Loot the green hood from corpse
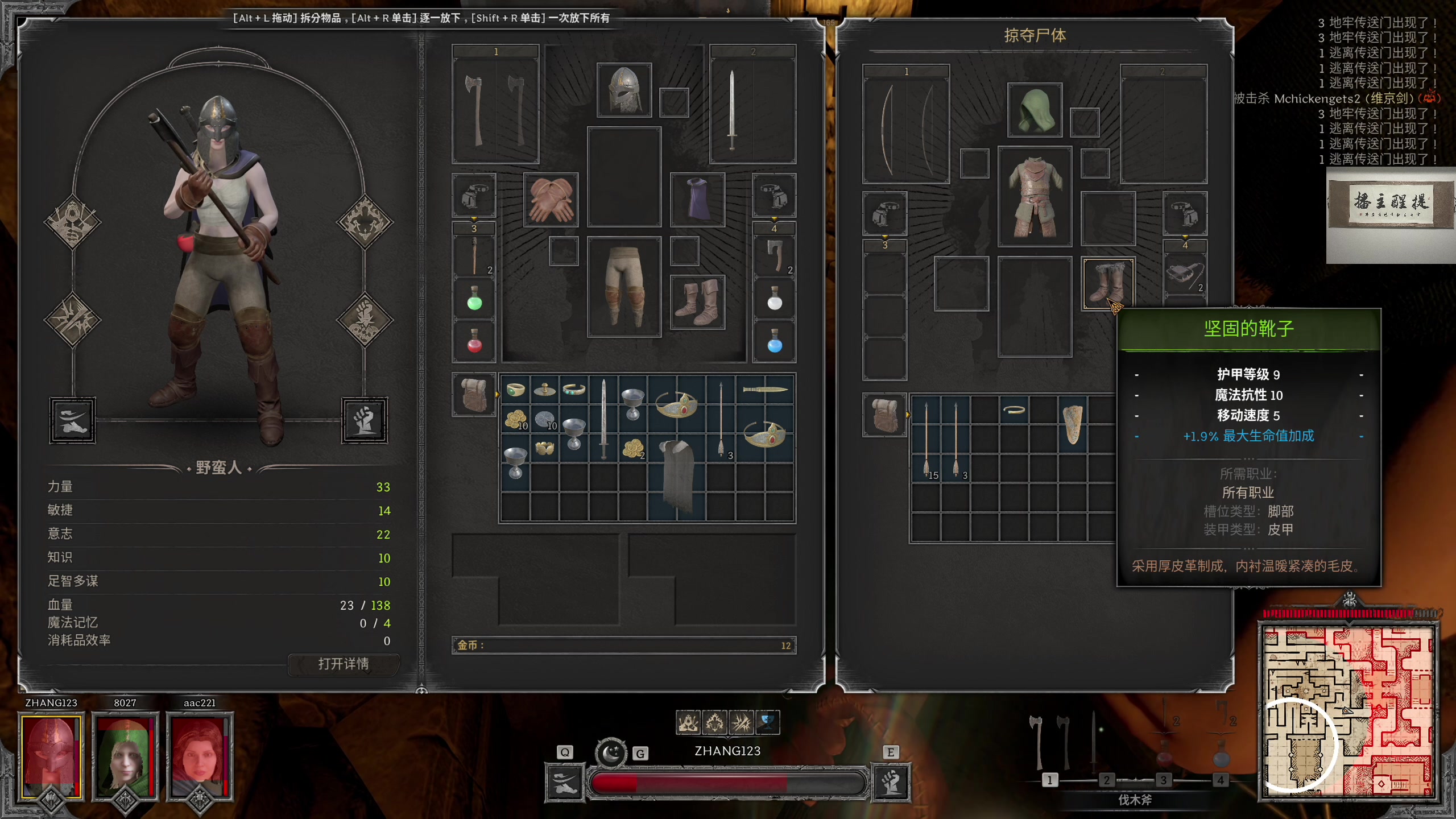The width and height of the screenshot is (1456, 819). (1035, 110)
